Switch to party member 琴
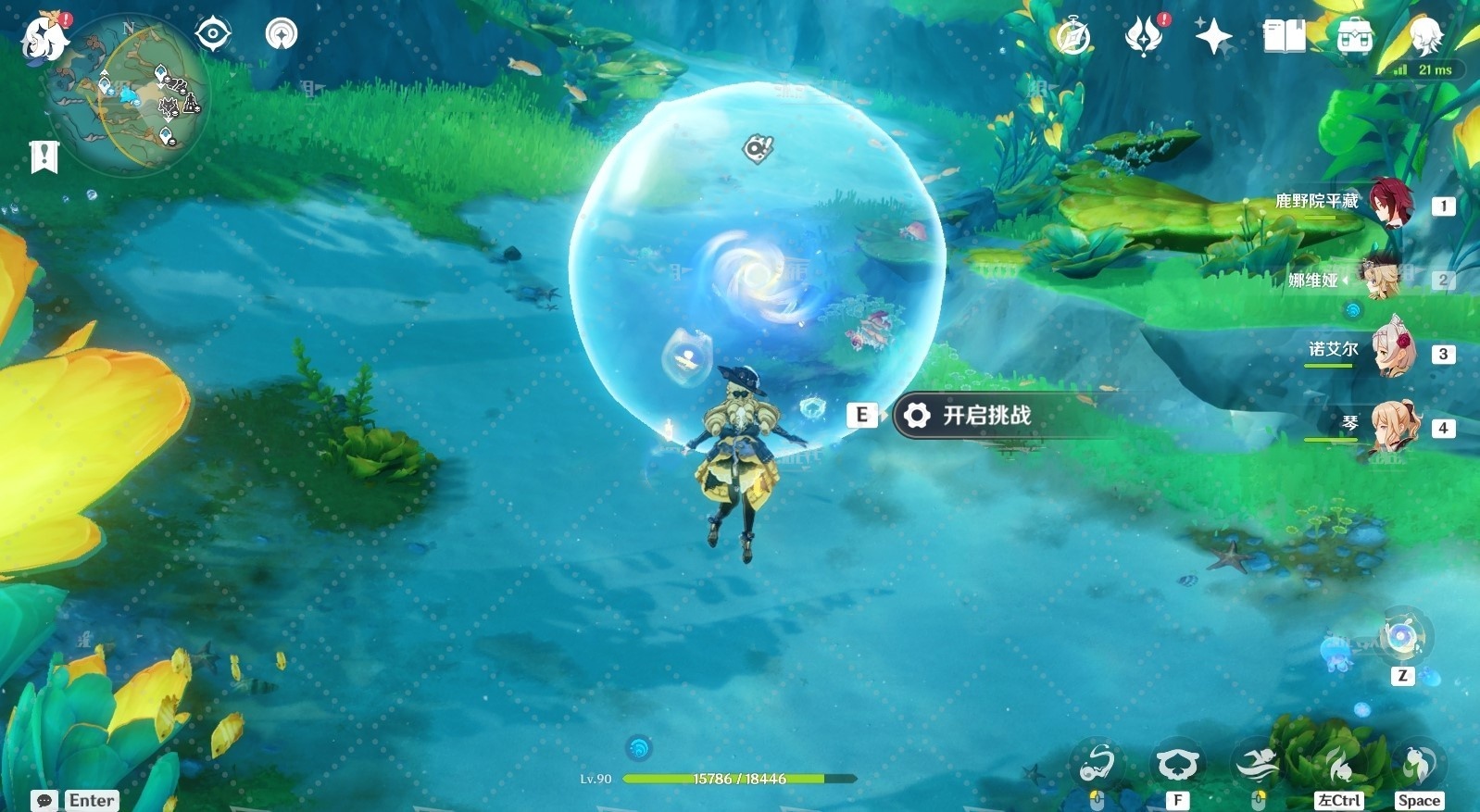Screen dimensions: 1480x812 [1394, 427]
